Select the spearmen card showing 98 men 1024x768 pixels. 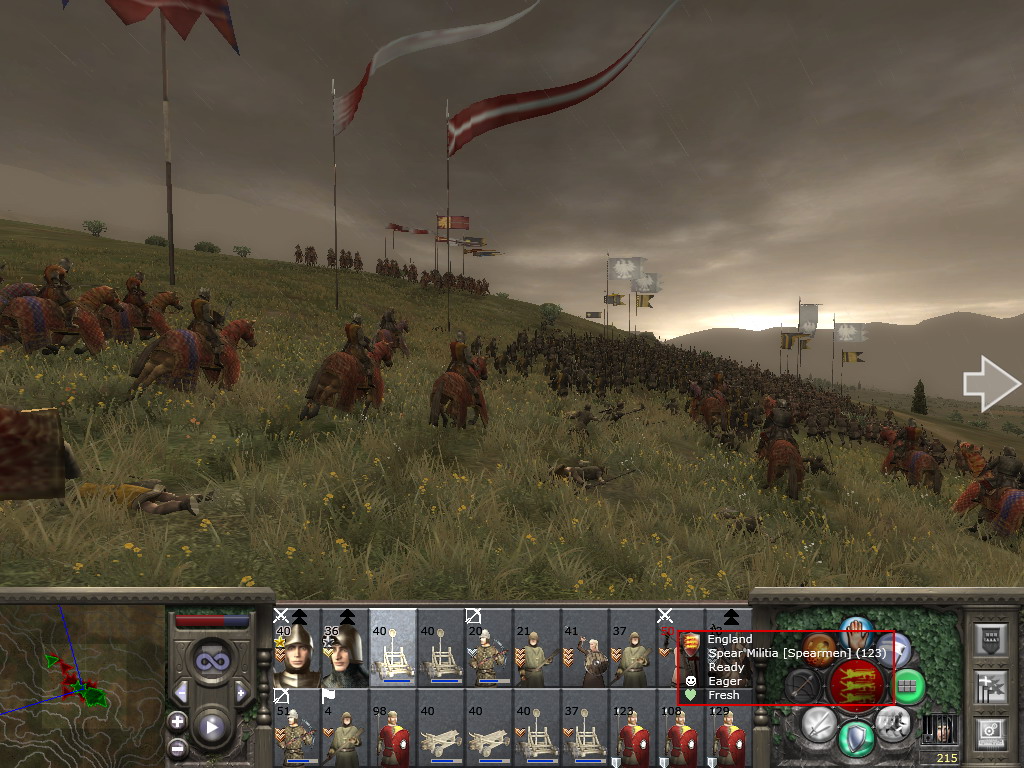pos(392,729)
